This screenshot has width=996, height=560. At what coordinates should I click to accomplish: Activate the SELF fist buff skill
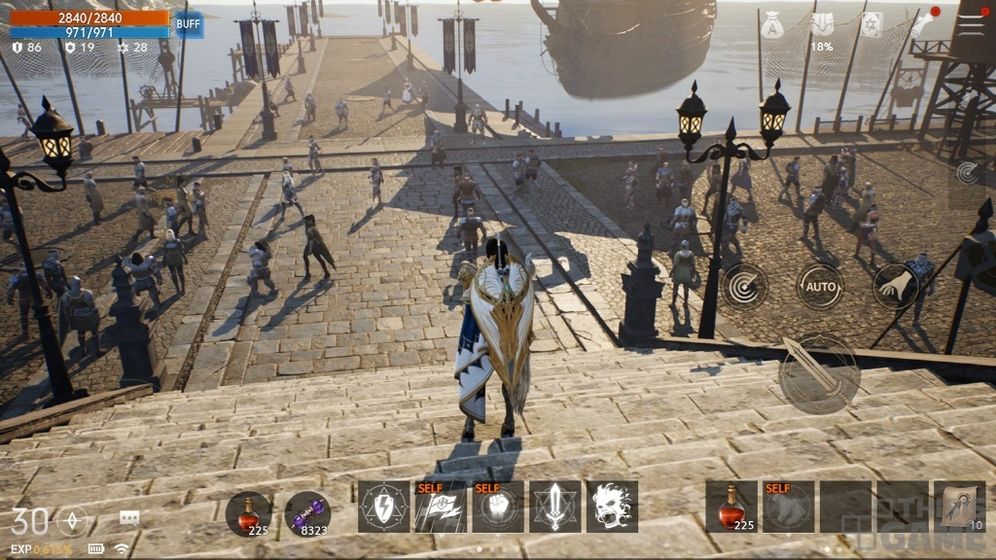pyautogui.click(x=498, y=507)
